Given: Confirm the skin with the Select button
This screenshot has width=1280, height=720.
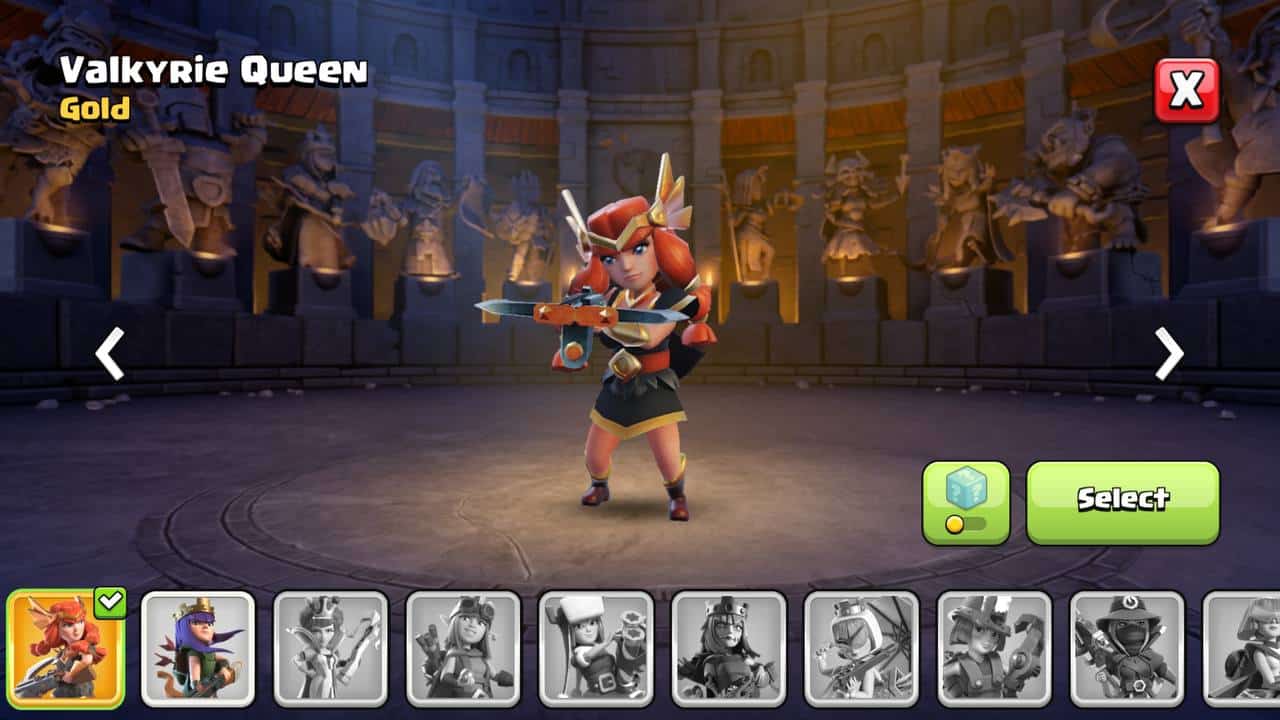Looking at the screenshot, I should click(1122, 502).
